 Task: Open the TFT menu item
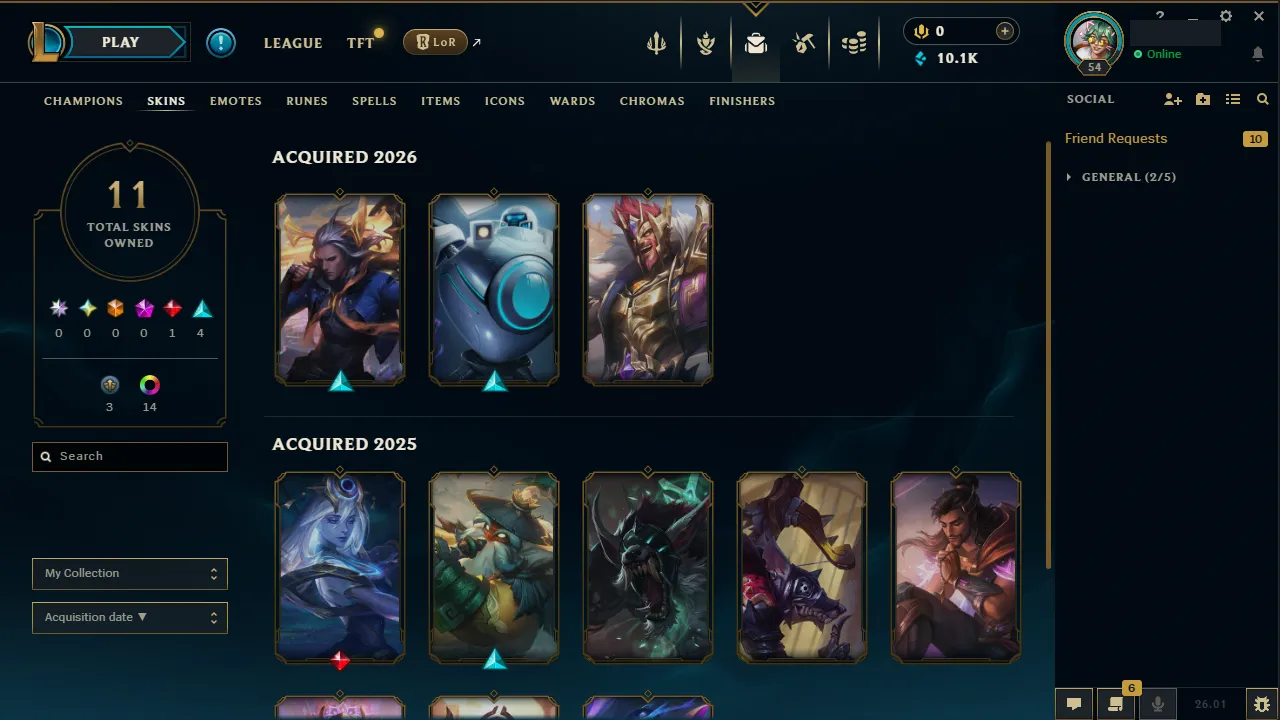[360, 43]
